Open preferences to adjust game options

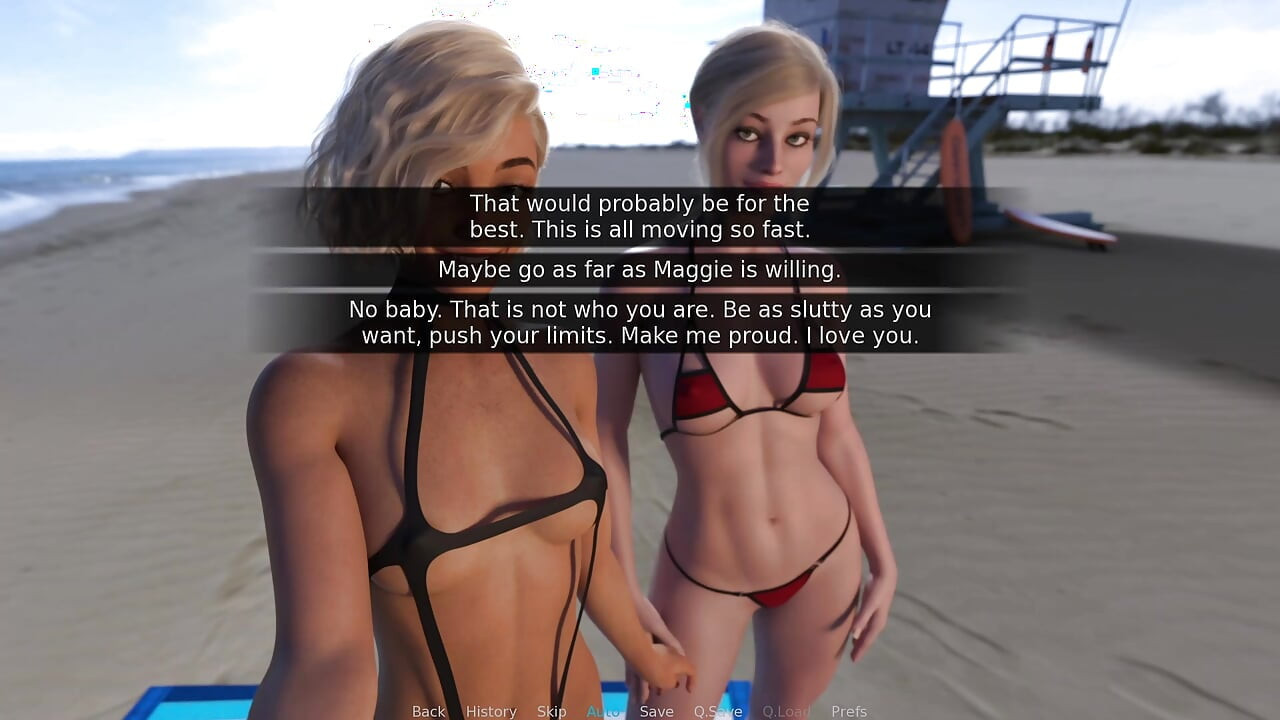click(849, 711)
